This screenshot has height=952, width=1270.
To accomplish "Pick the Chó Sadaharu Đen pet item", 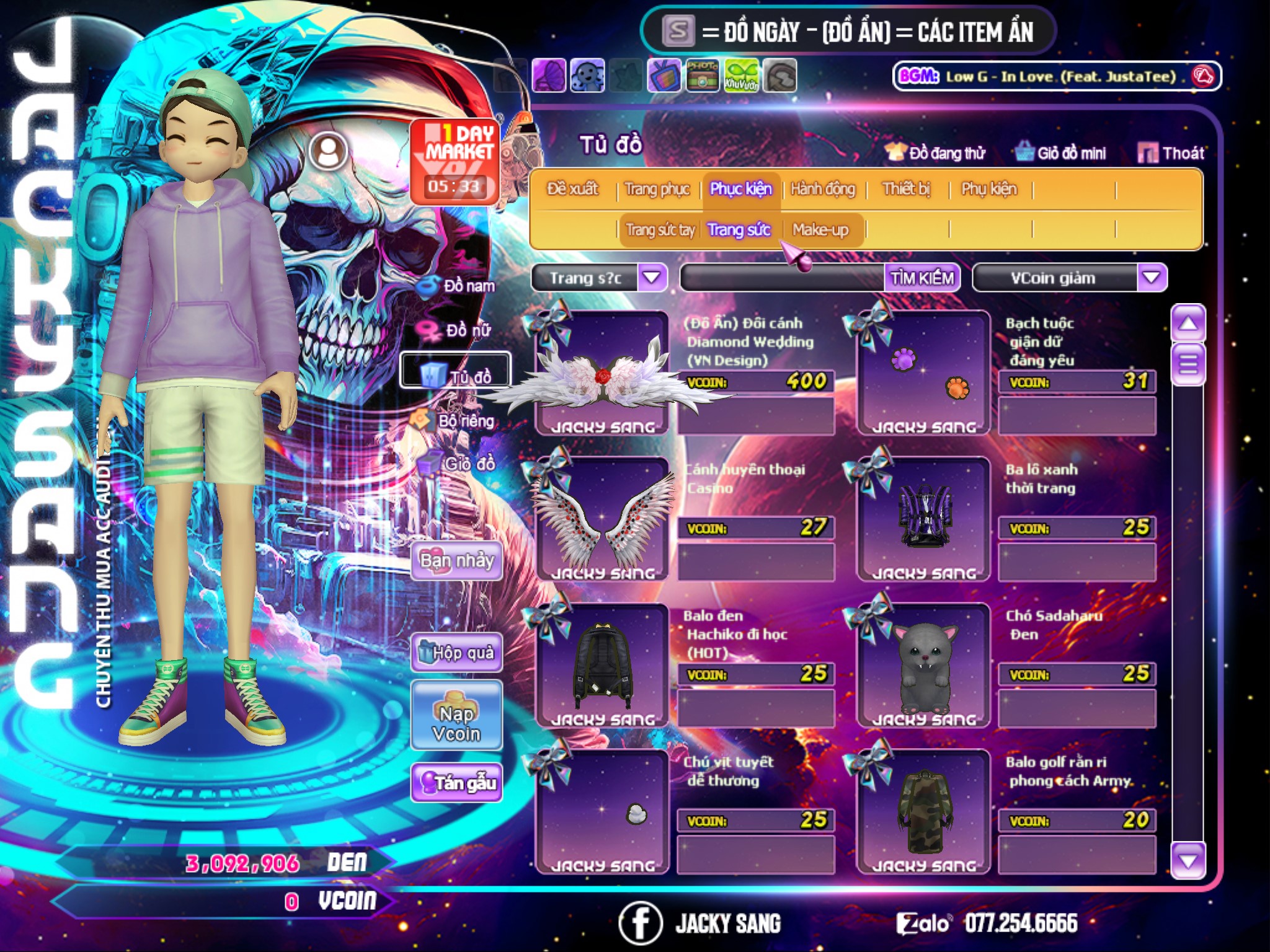I will (x=923, y=666).
